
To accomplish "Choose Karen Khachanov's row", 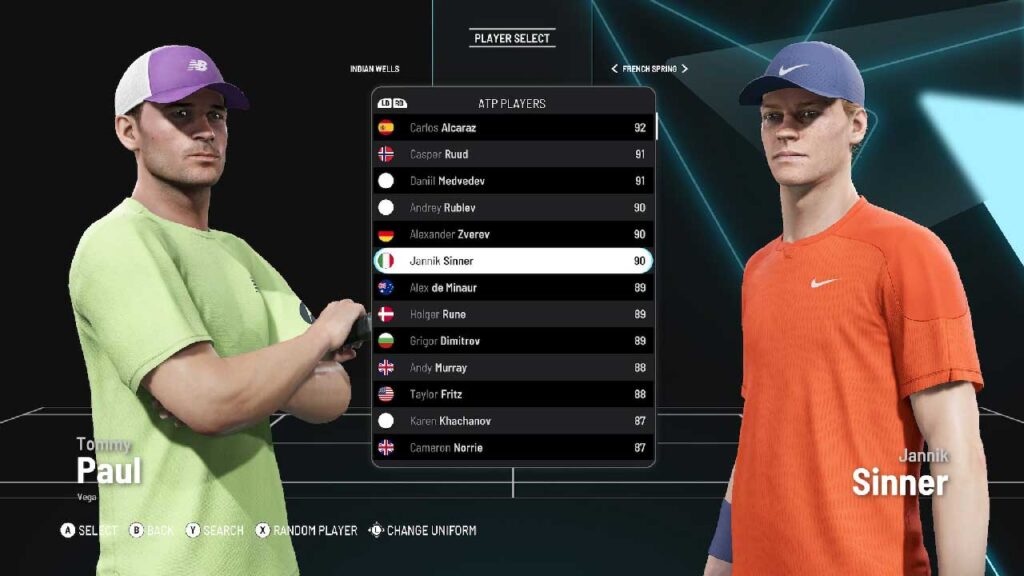I will pyautogui.click(x=512, y=421).
